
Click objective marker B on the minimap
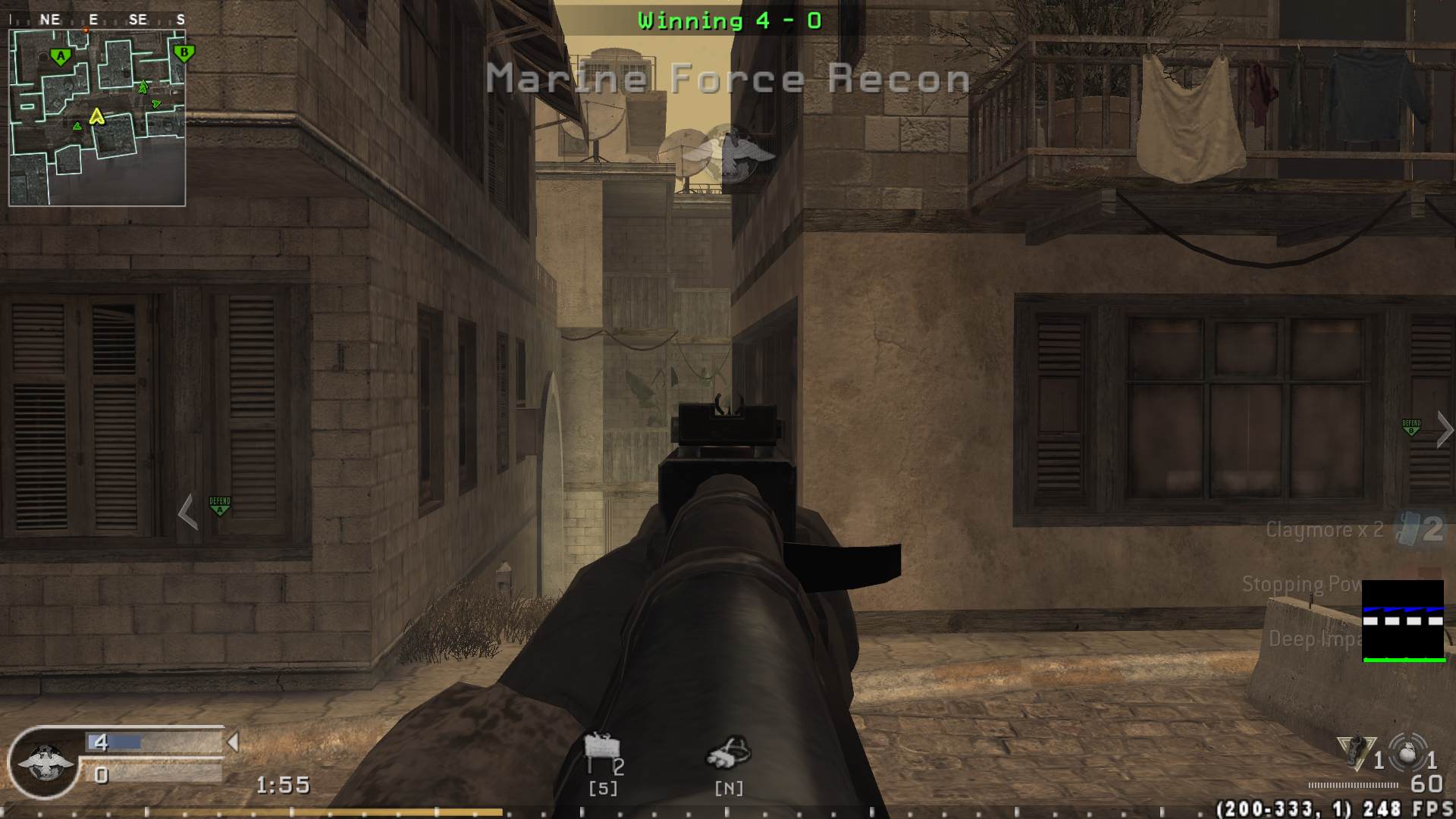tap(183, 53)
